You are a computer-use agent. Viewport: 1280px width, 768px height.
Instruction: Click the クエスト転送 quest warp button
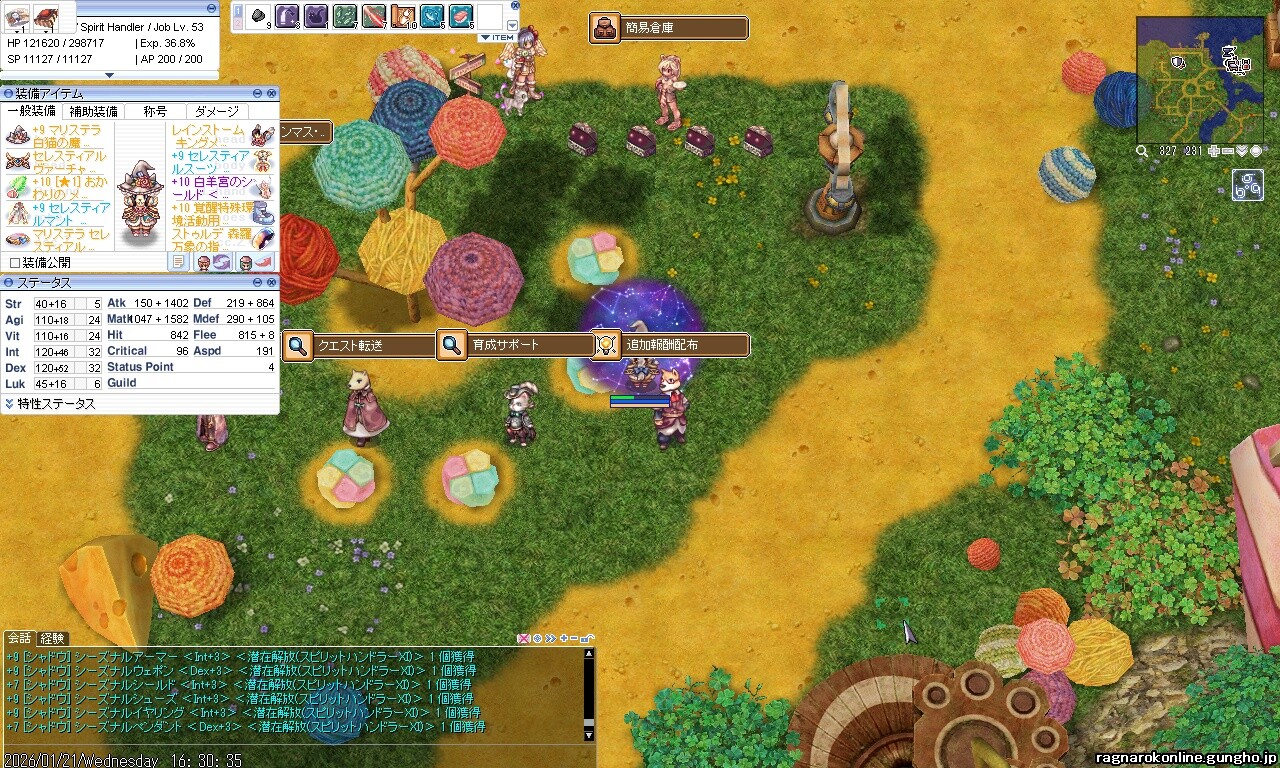pos(361,346)
